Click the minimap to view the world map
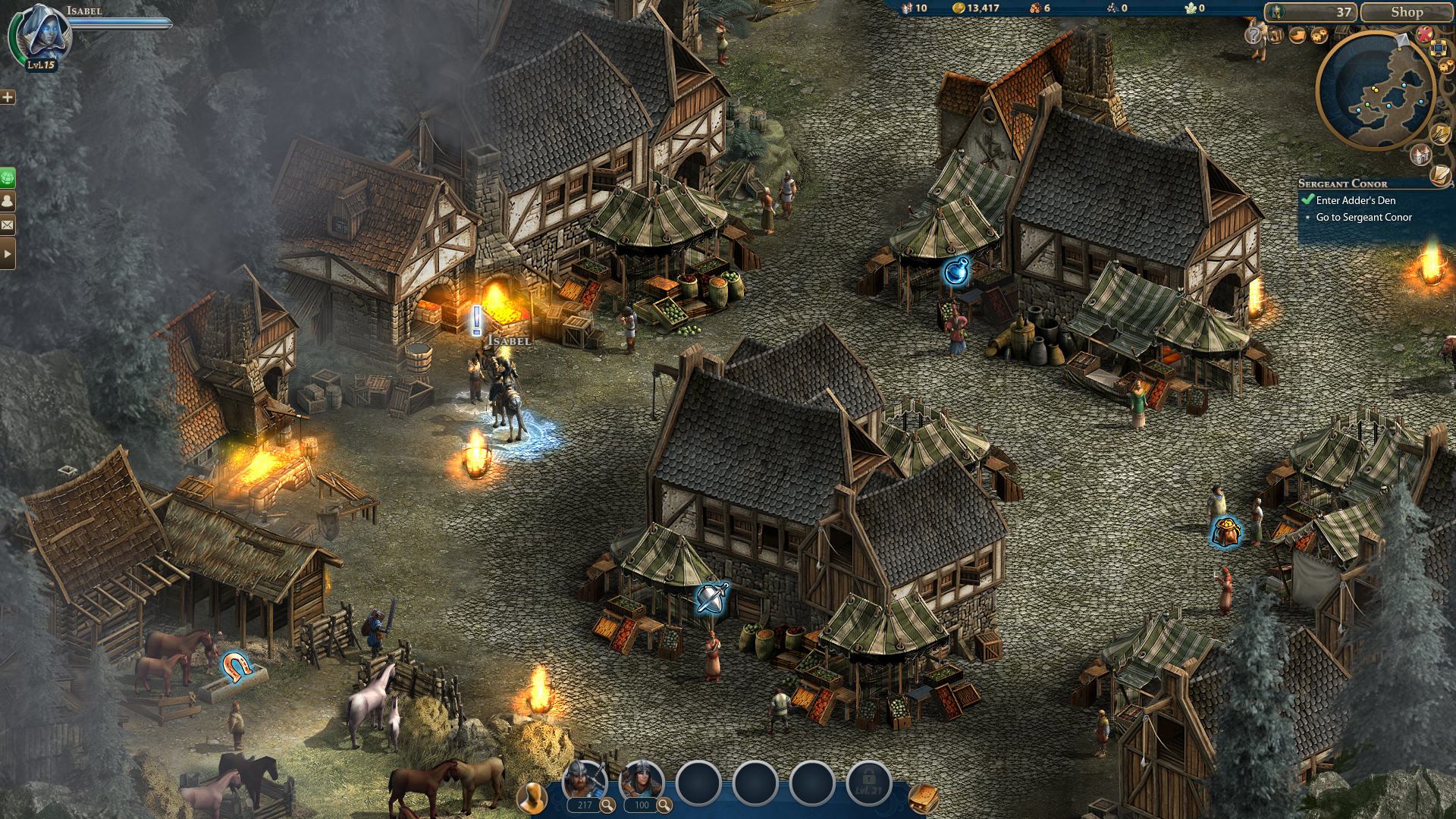Screen dimensions: 1456x819 pos(1378,91)
